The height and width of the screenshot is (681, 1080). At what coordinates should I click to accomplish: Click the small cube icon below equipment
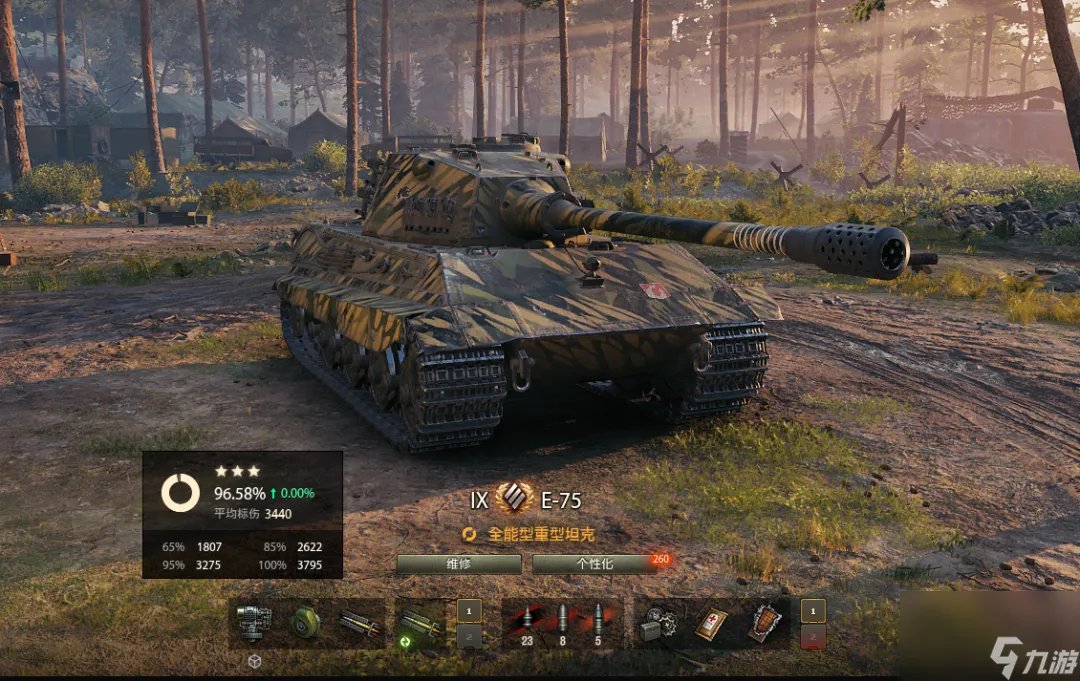(x=254, y=661)
